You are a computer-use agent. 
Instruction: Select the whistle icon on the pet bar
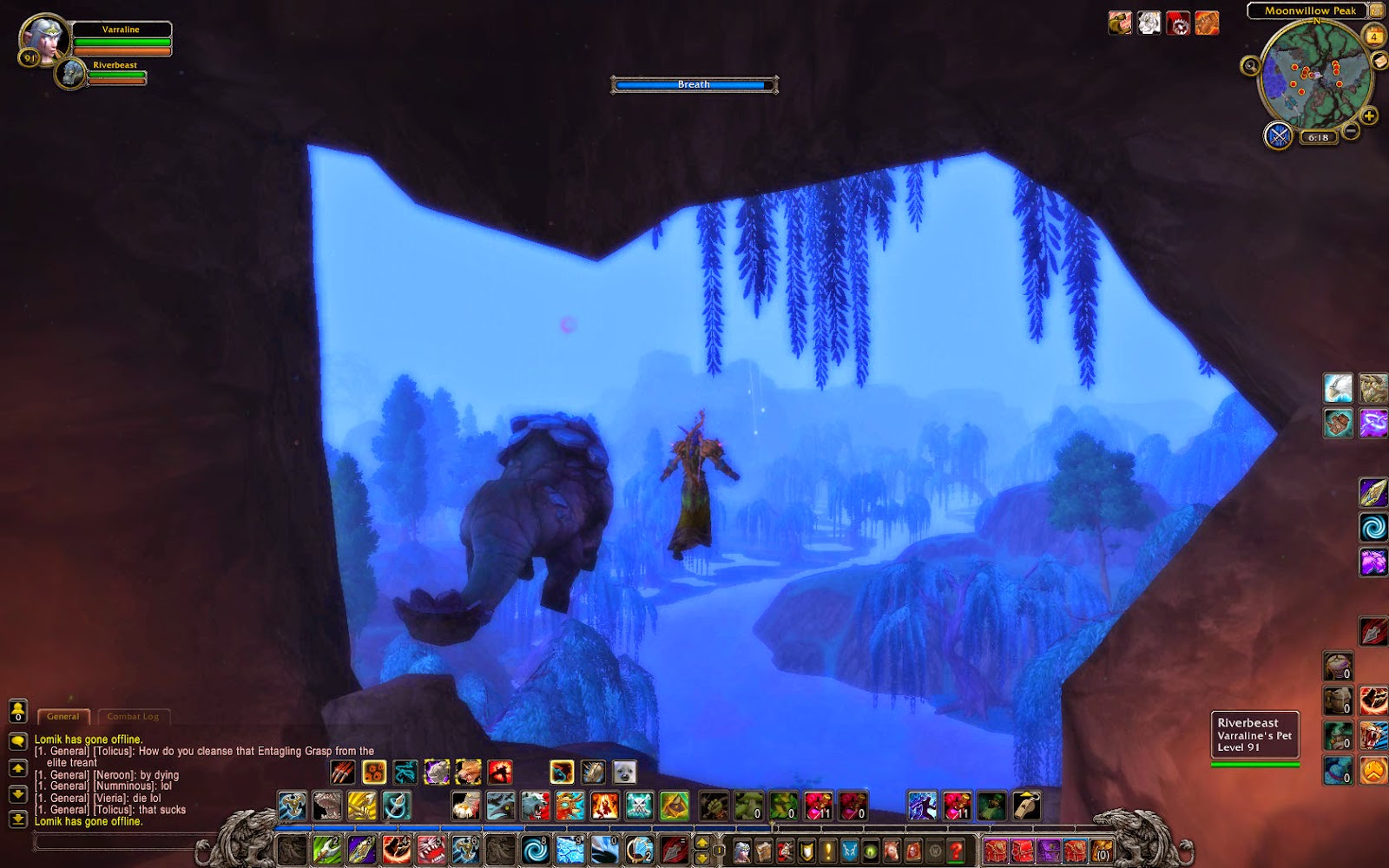tap(1027, 806)
